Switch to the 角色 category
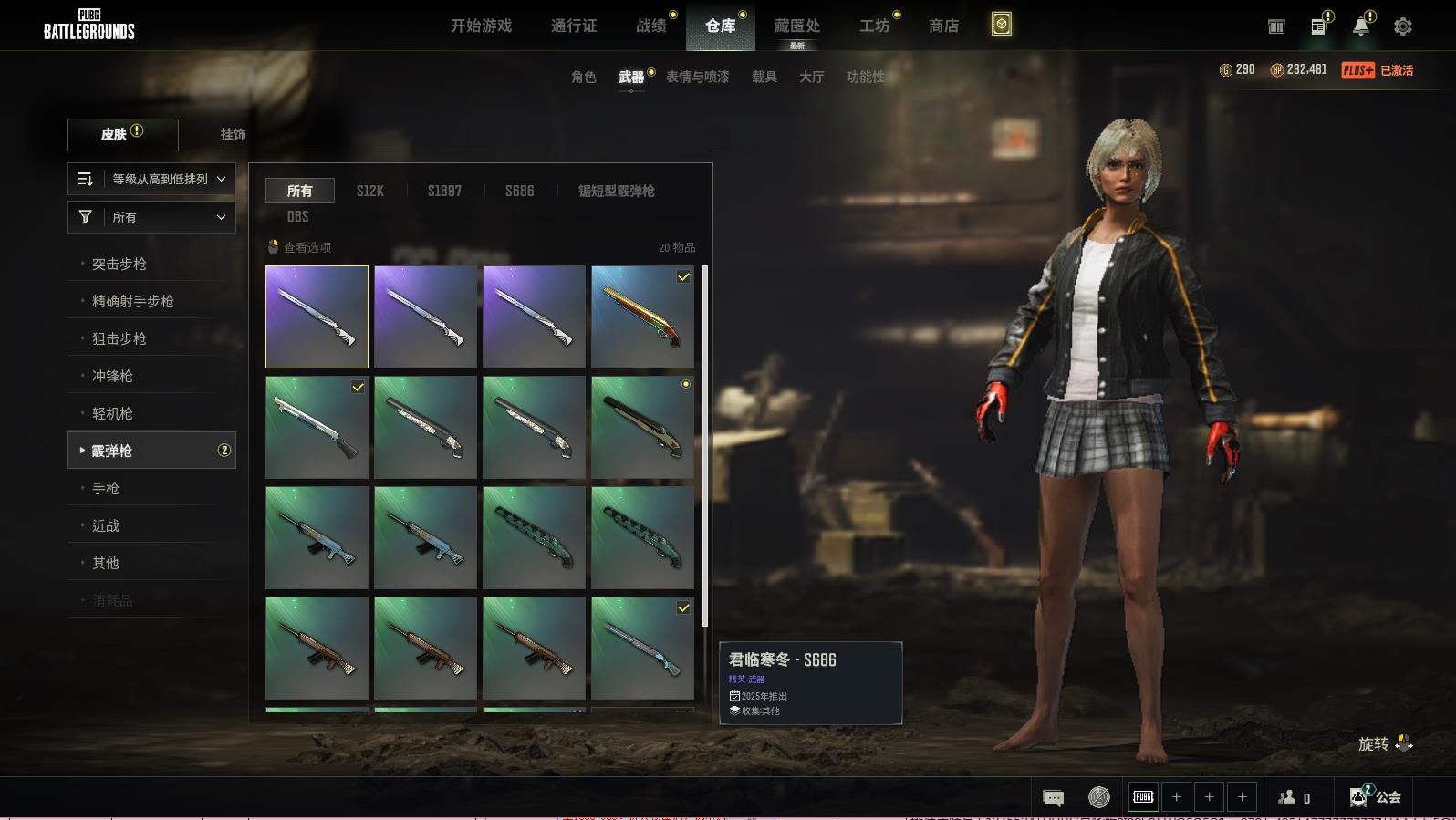Image resolution: width=1456 pixels, height=820 pixels. click(x=584, y=77)
